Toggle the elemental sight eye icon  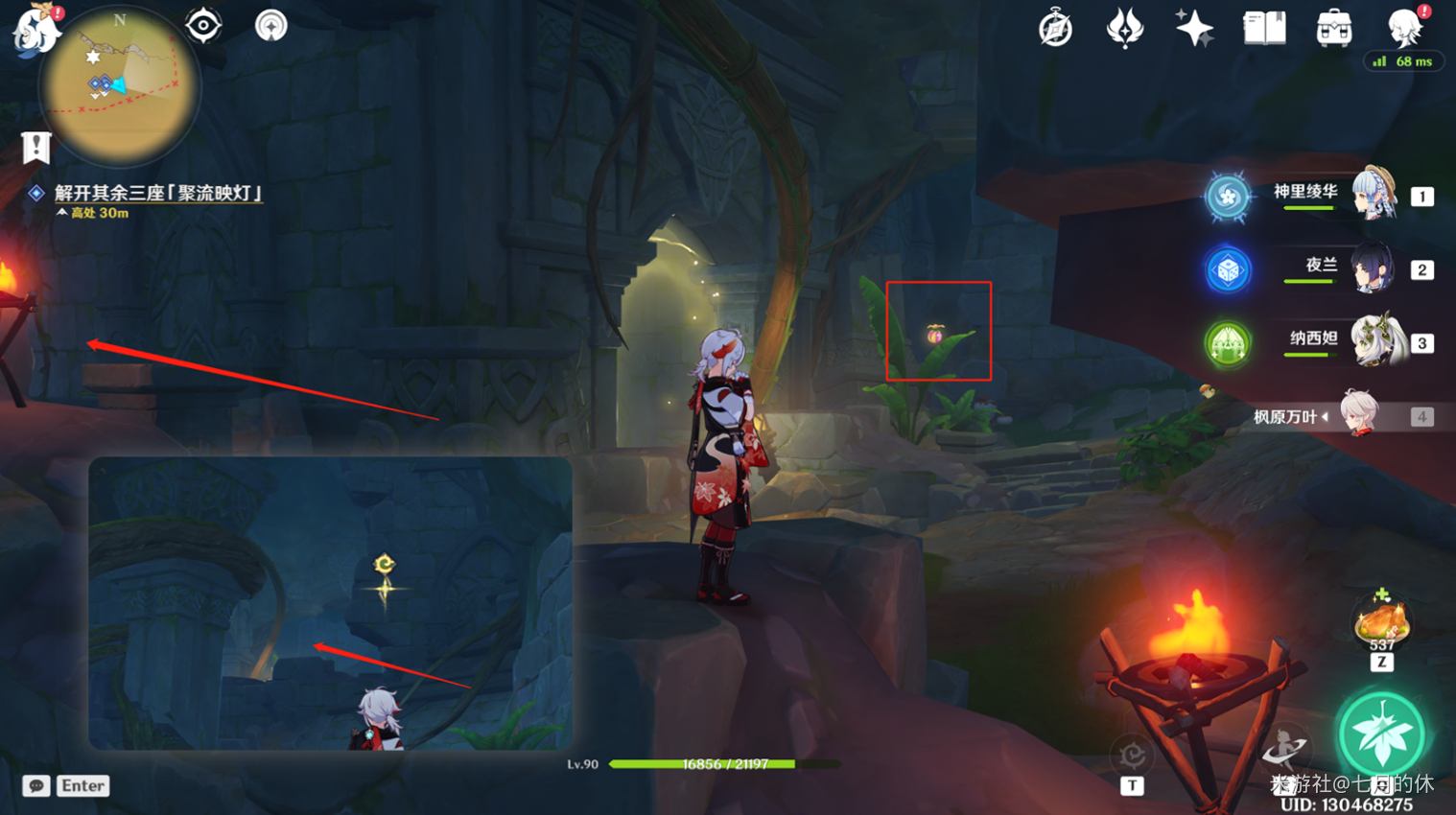[x=203, y=25]
